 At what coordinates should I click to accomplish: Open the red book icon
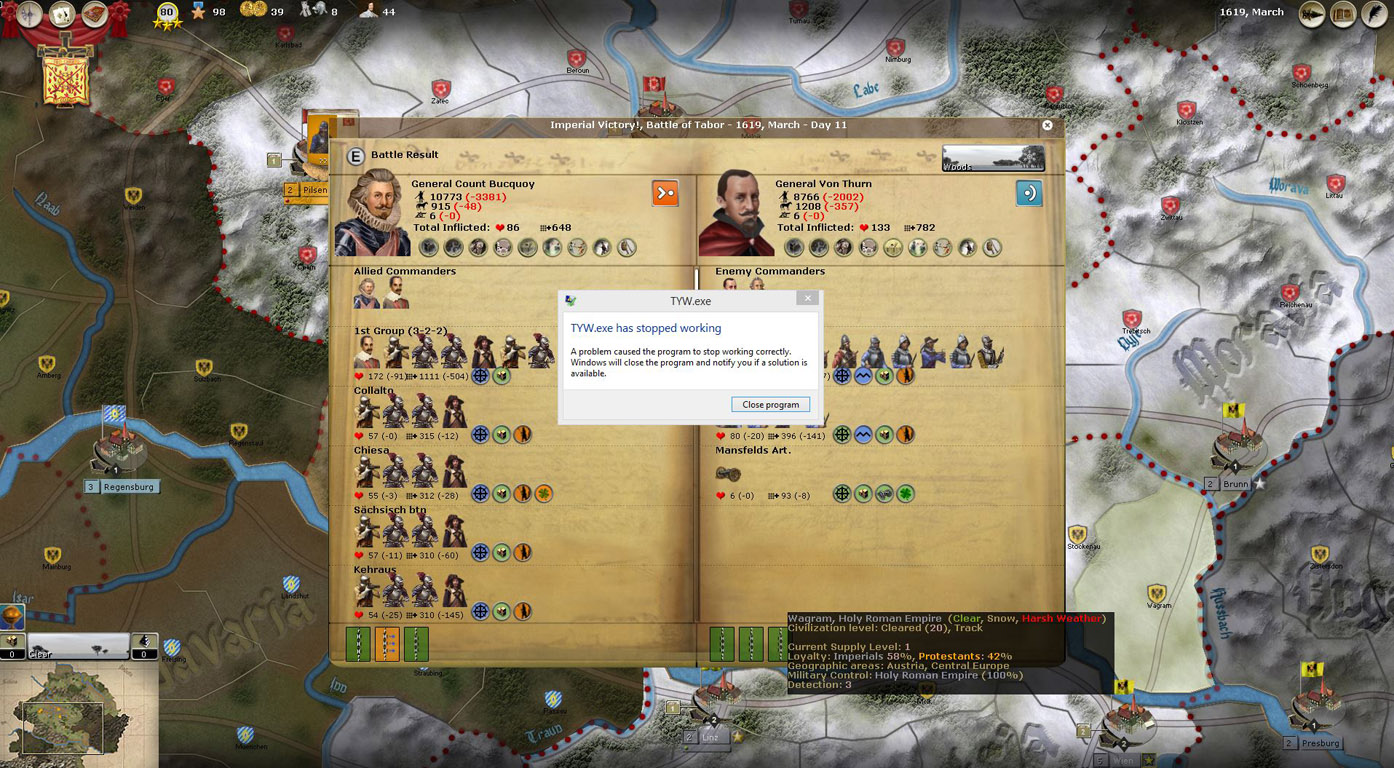[x=95, y=14]
